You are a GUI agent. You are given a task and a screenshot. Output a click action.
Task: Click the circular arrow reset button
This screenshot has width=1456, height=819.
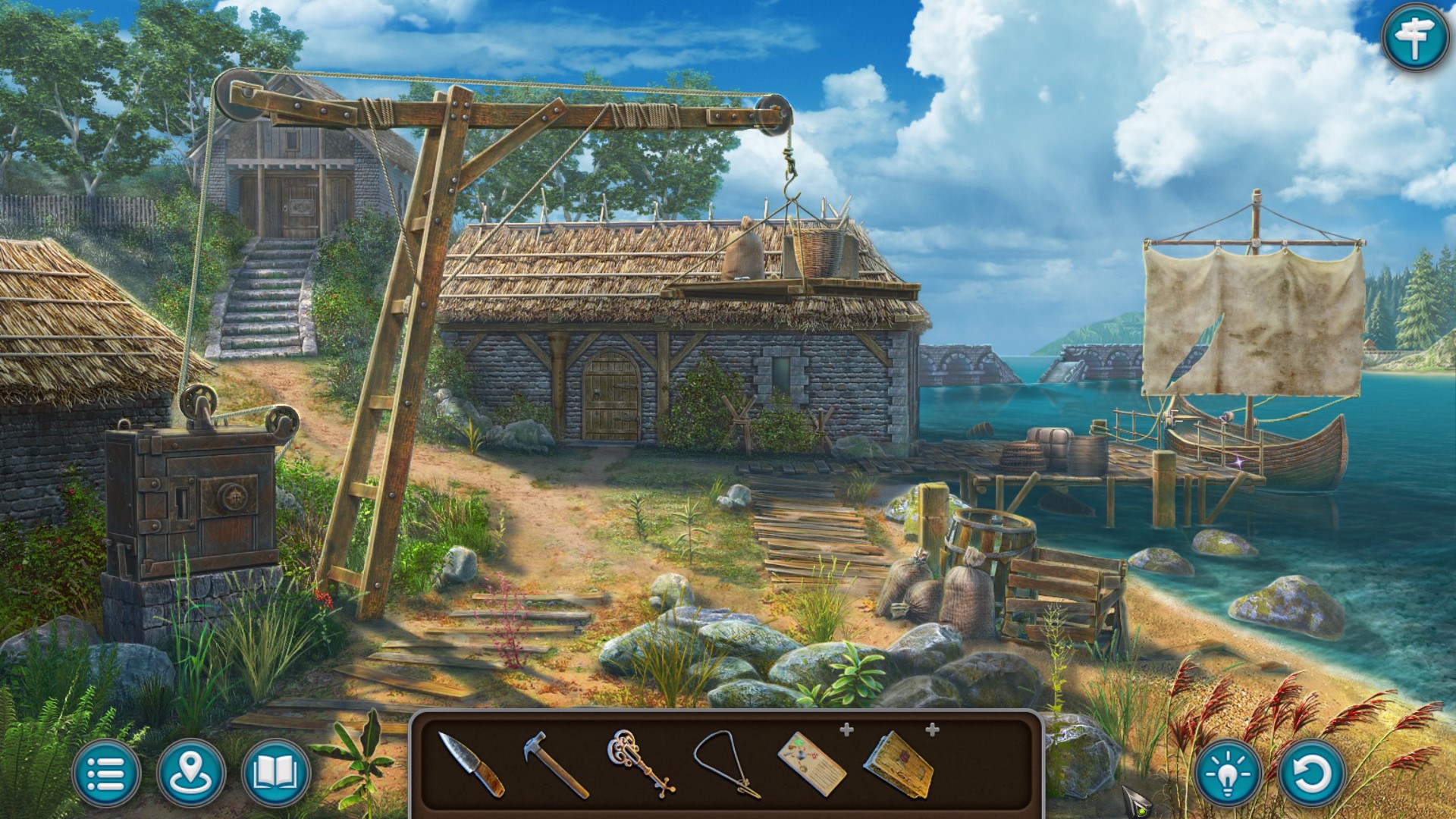[x=1312, y=773]
